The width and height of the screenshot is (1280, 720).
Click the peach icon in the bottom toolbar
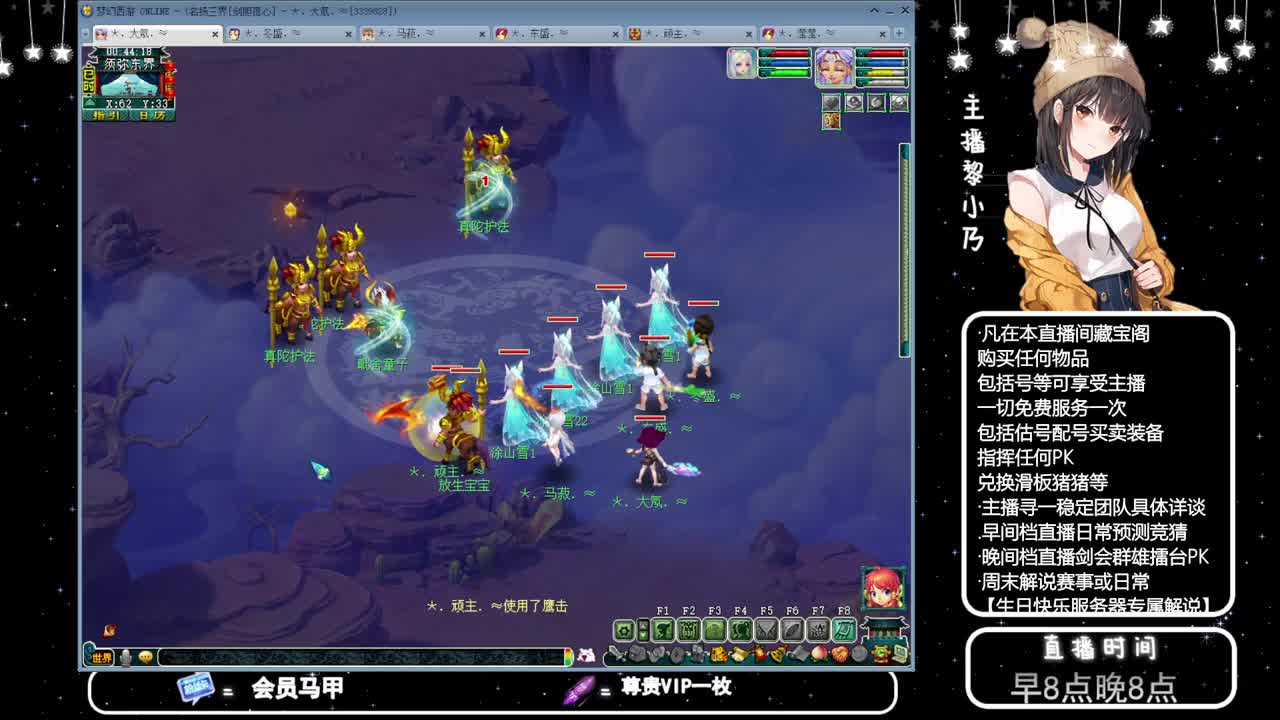tap(818, 654)
